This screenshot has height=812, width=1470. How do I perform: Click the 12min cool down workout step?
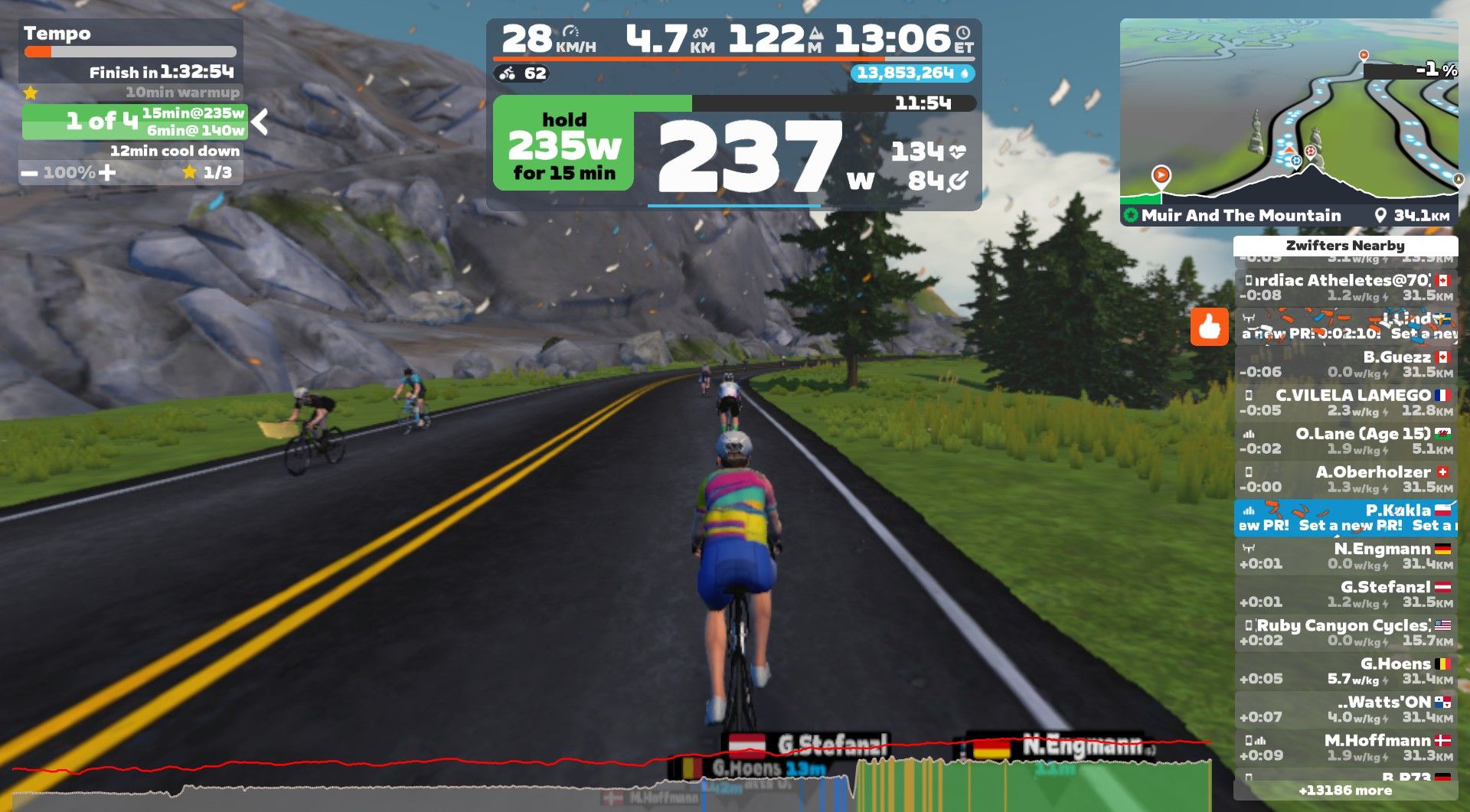coord(174,152)
